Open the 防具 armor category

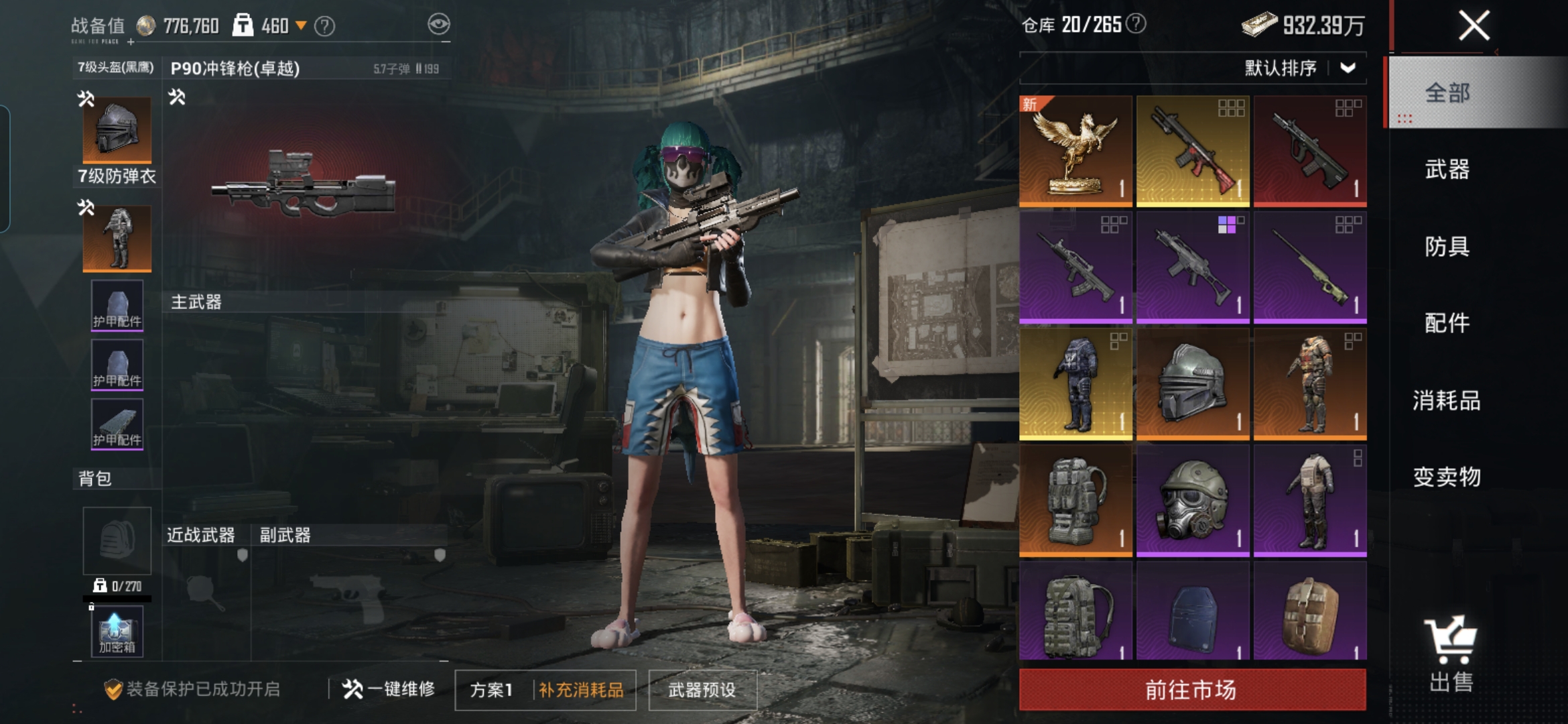point(1447,247)
